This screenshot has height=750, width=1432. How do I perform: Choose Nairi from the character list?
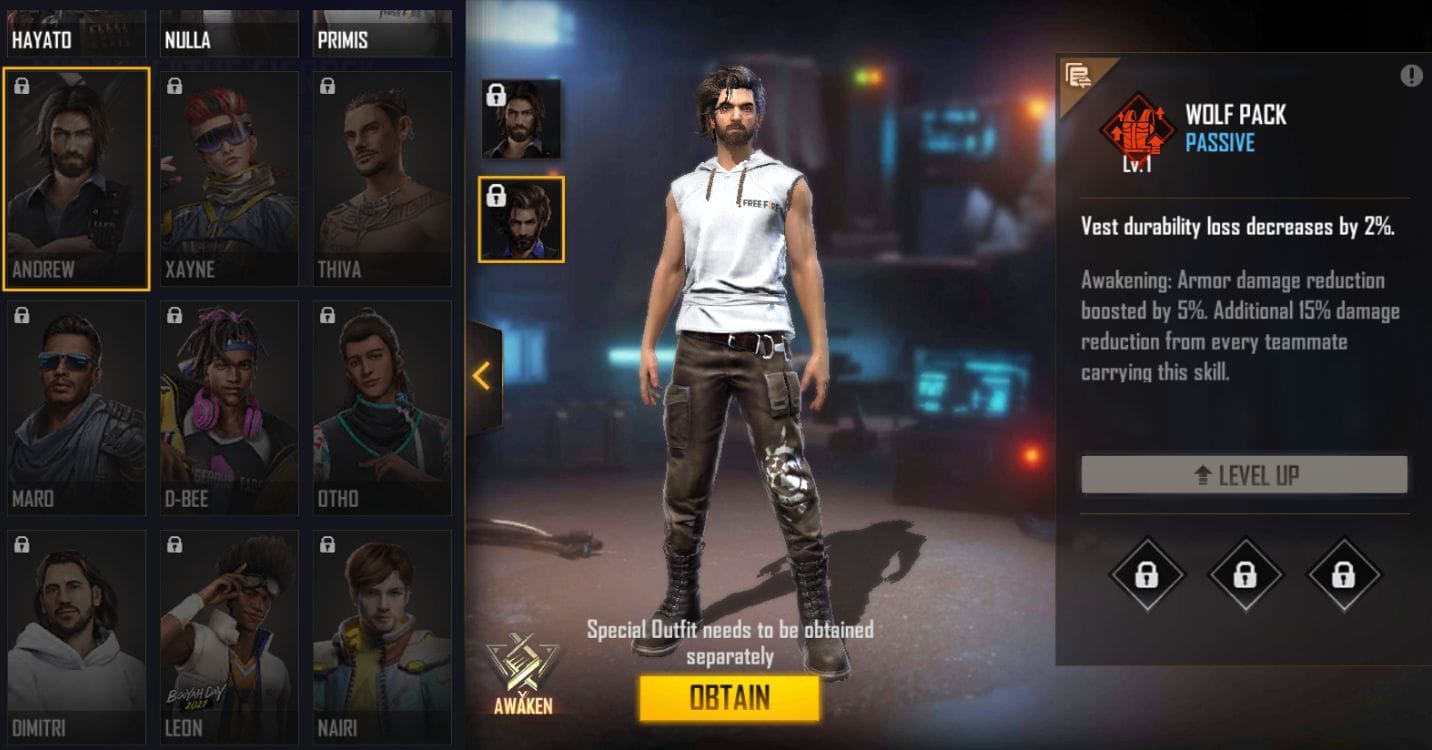click(381, 633)
